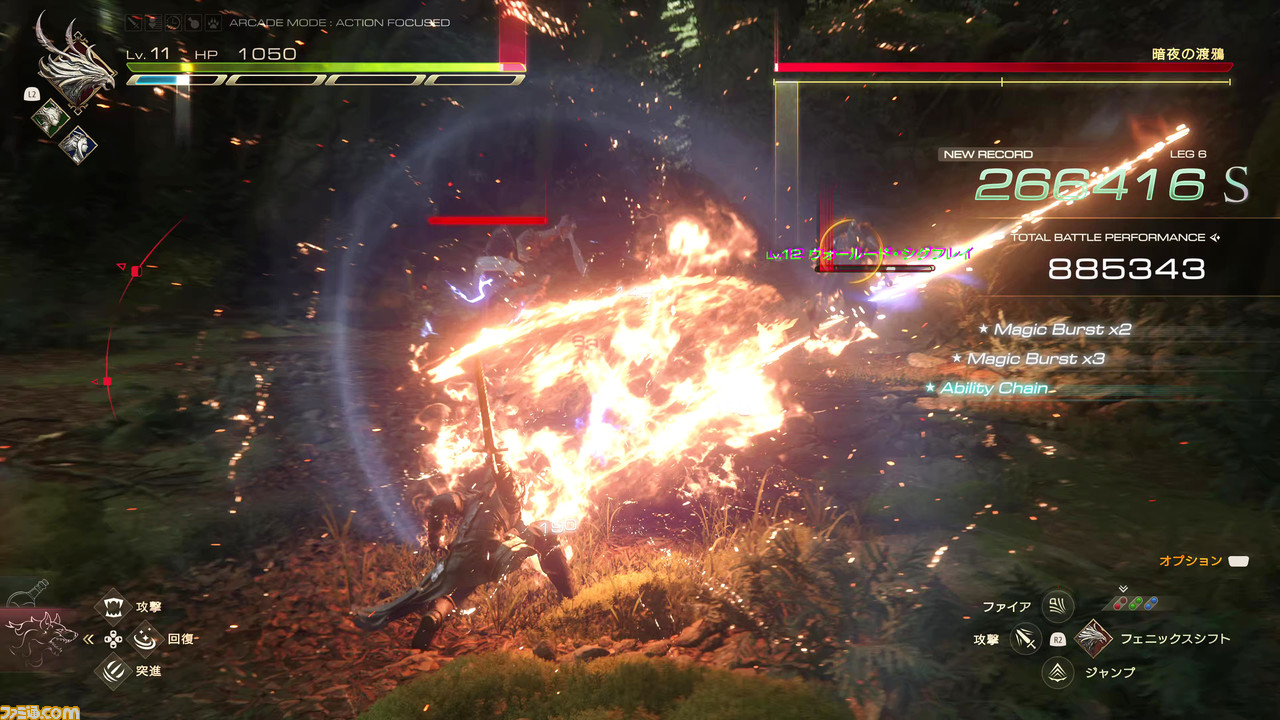Image resolution: width=1280 pixels, height=720 pixels.
Task: Click the clock accessory status icon
Action: (x=172, y=22)
